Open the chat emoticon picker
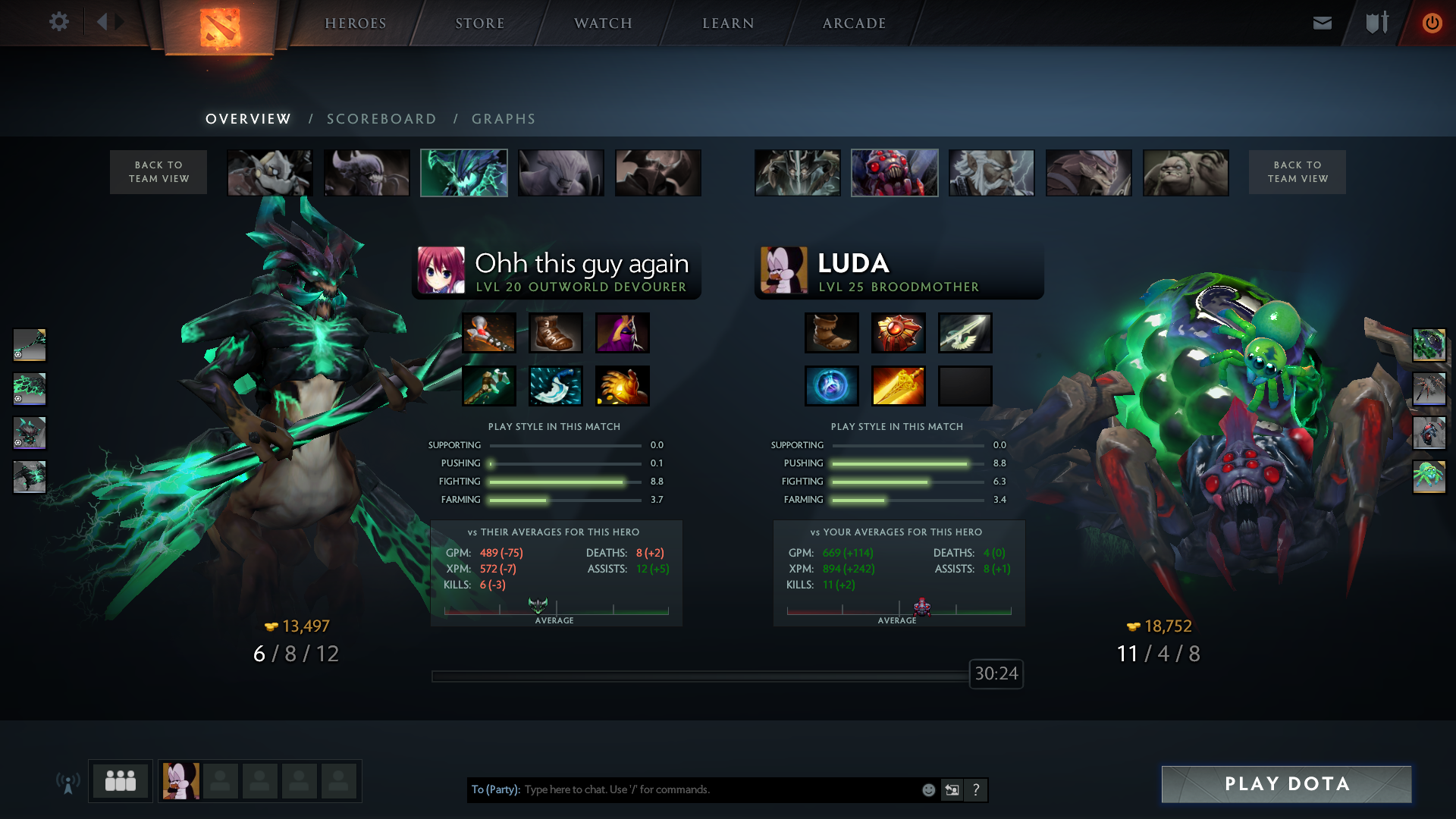 [928, 790]
